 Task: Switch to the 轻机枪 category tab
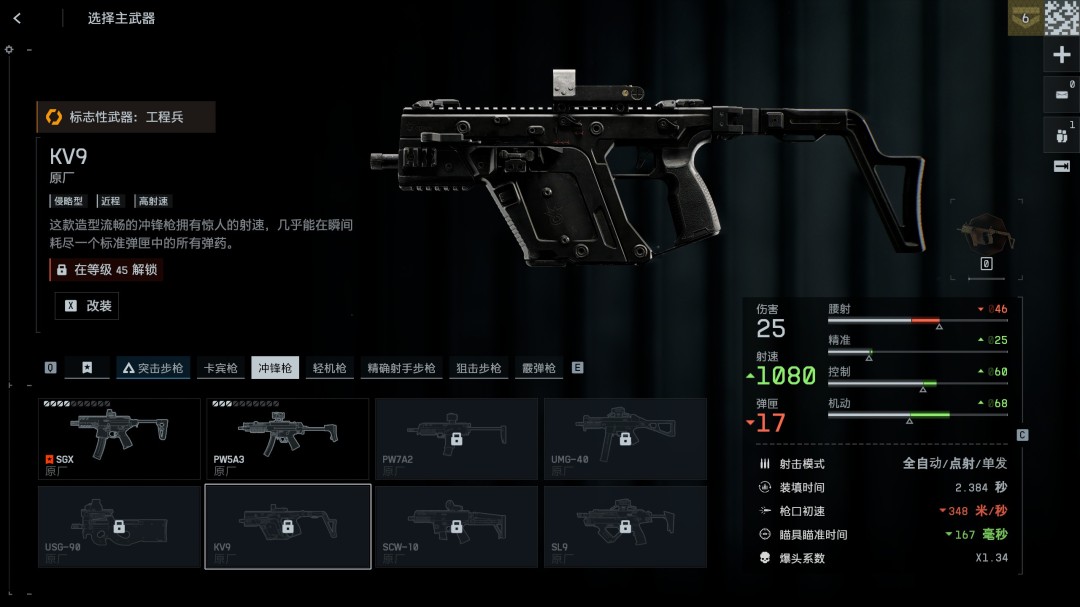(329, 368)
